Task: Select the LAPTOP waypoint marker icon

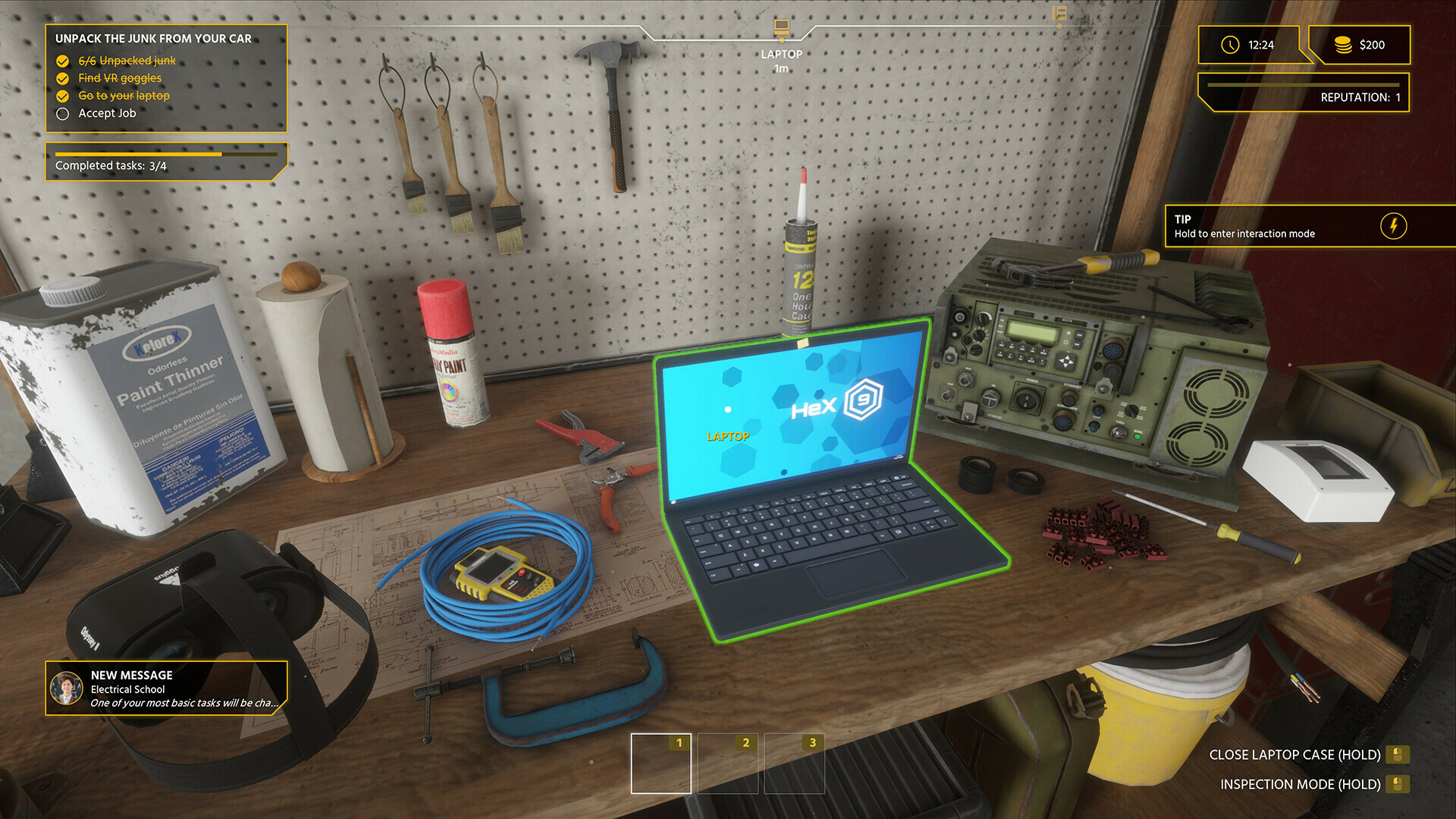Action: coord(780,28)
